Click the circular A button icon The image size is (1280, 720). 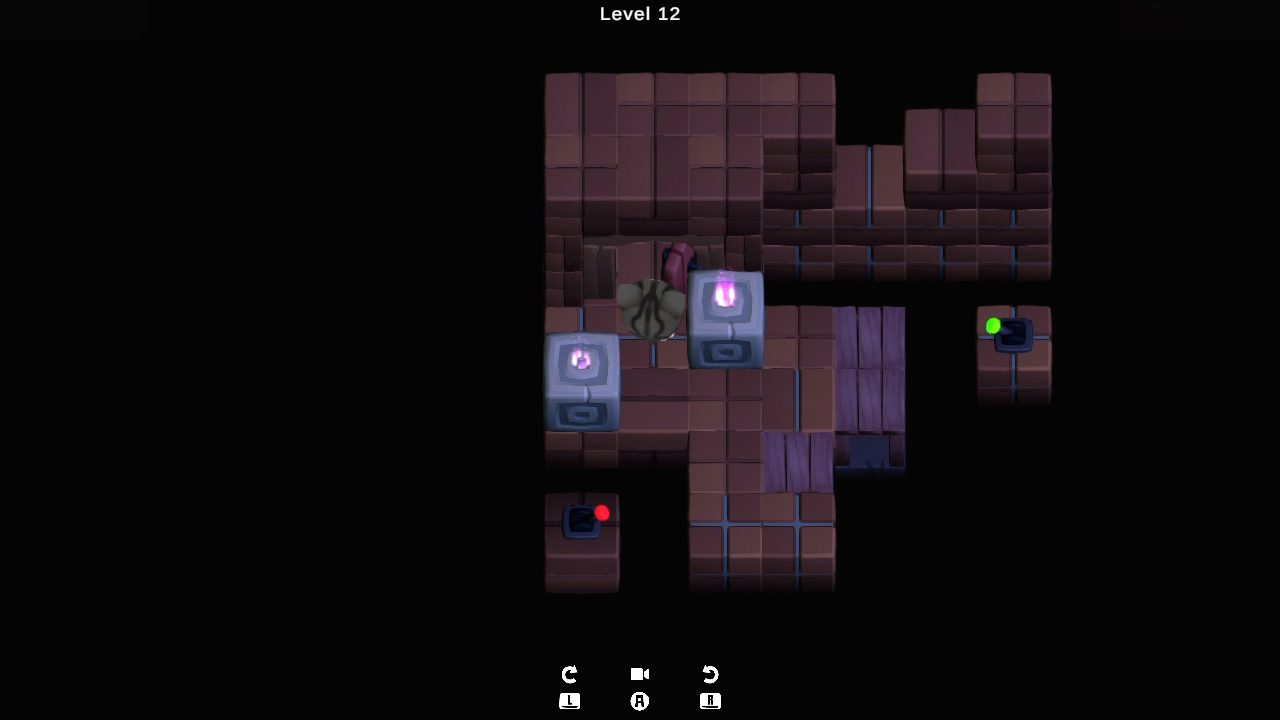click(639, 701)
